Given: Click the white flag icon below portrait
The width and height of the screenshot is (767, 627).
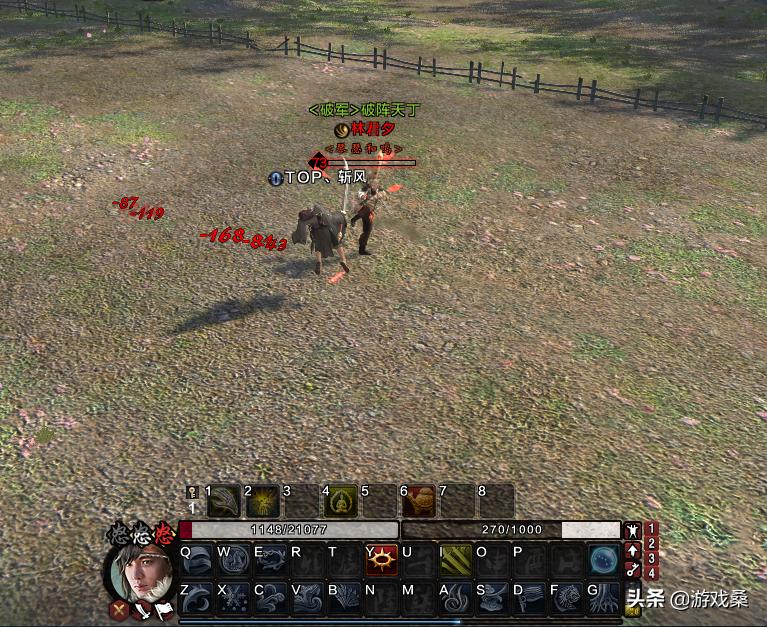Looking at the screenshot, I should (164, 610).
